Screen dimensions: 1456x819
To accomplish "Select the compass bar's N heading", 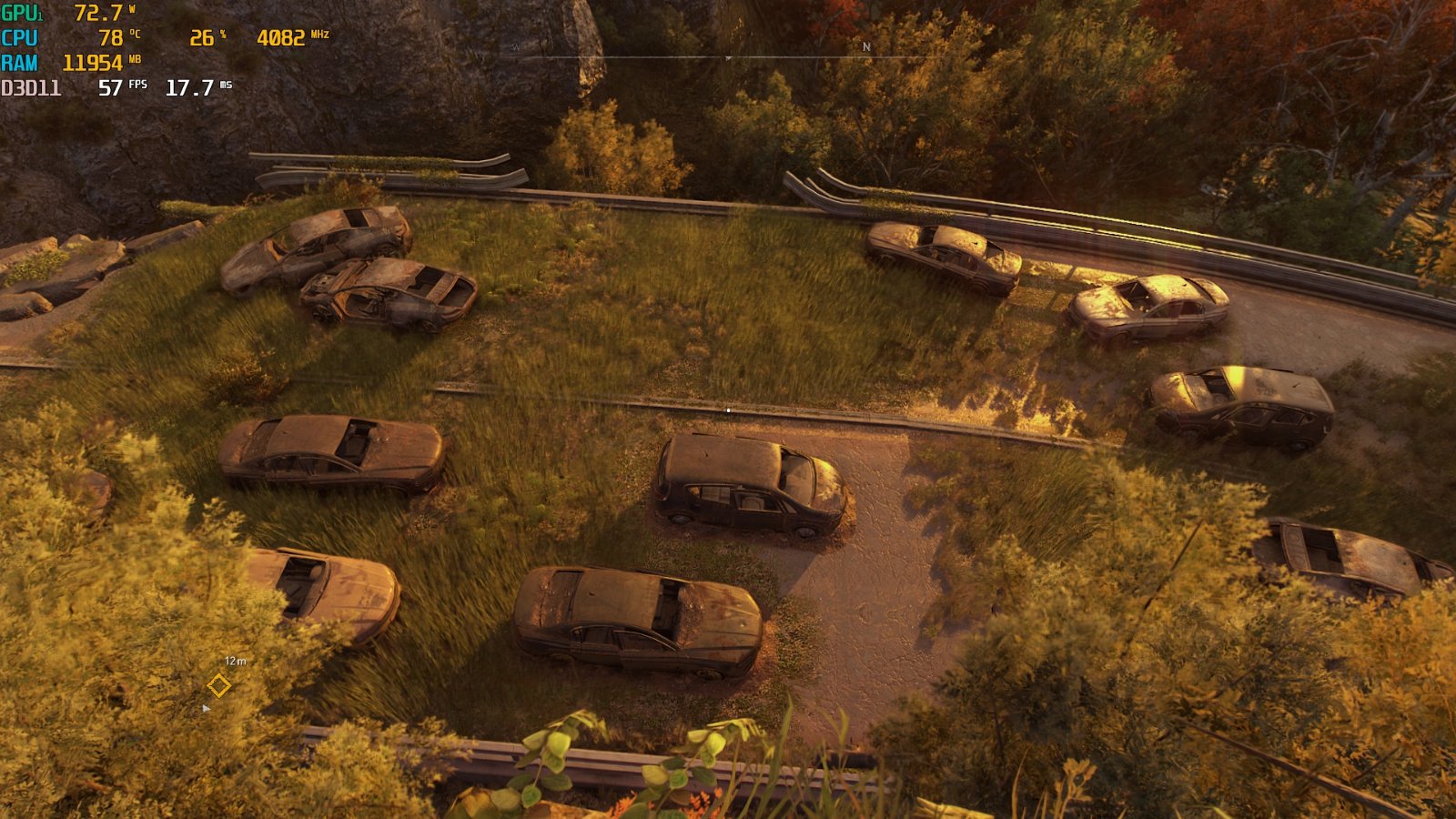I will [x=866, y=46].
